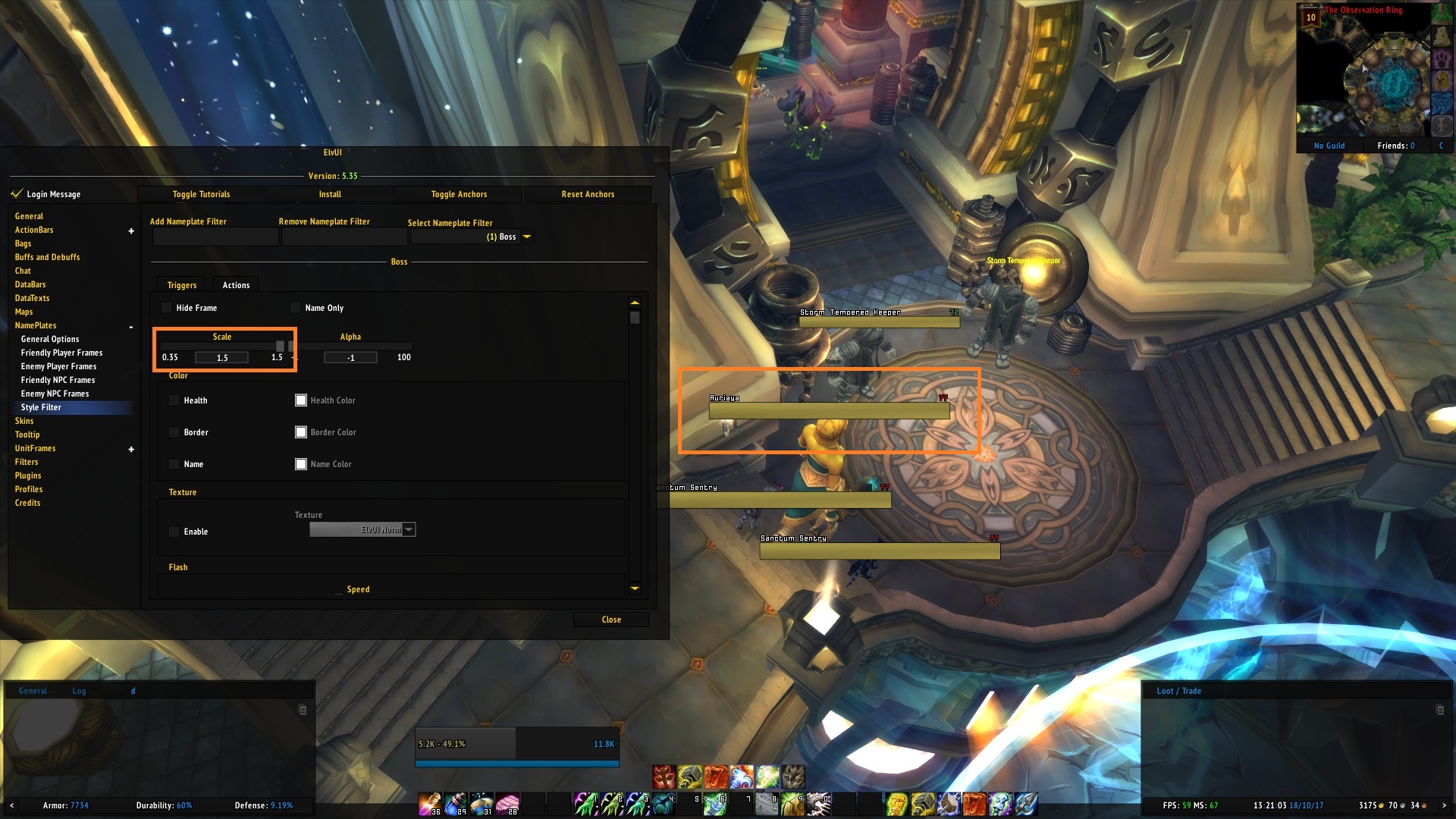Use the Swipe ability in slot 4

(x=664, y=803)
